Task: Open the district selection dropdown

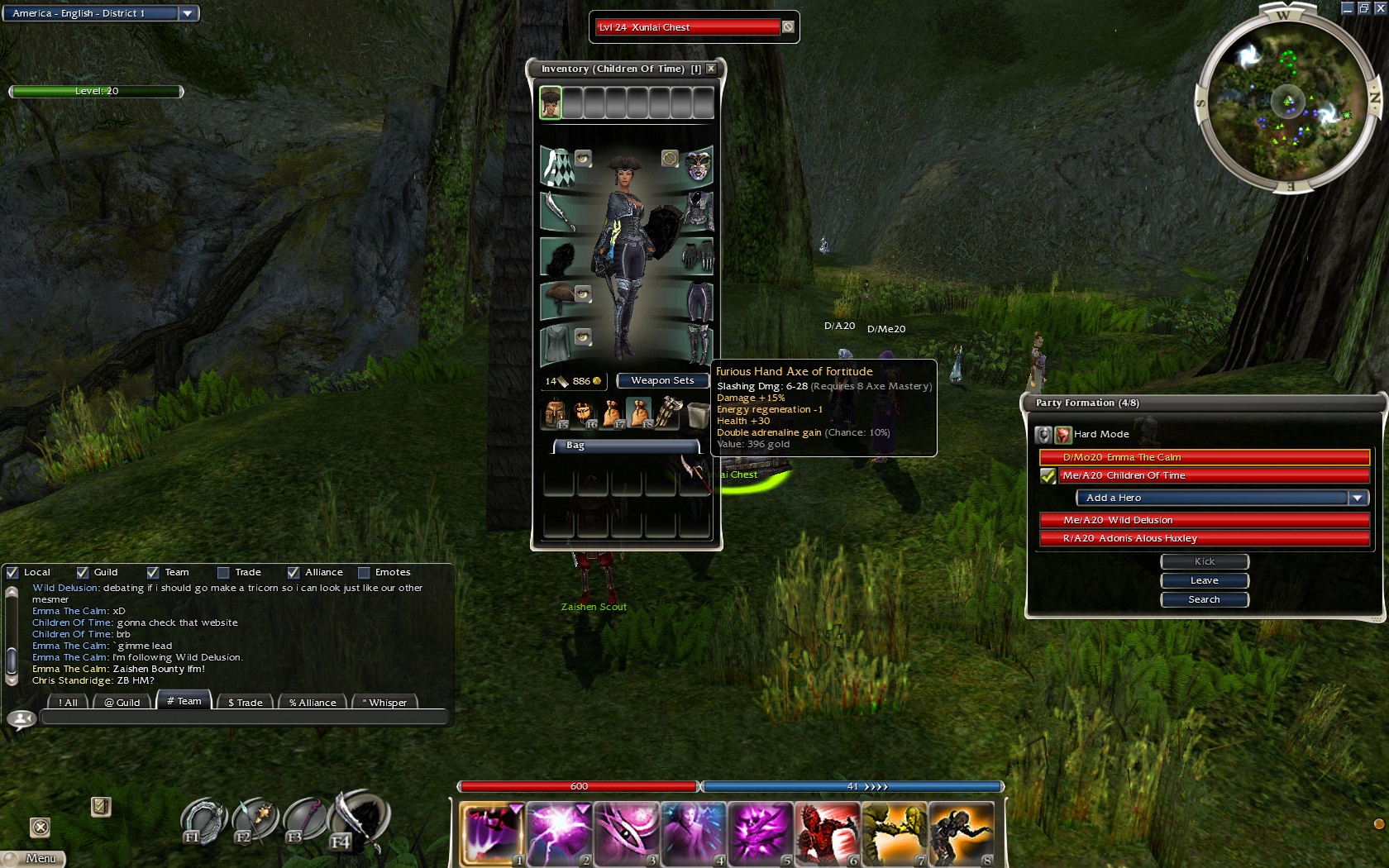Action: point(188,13)
